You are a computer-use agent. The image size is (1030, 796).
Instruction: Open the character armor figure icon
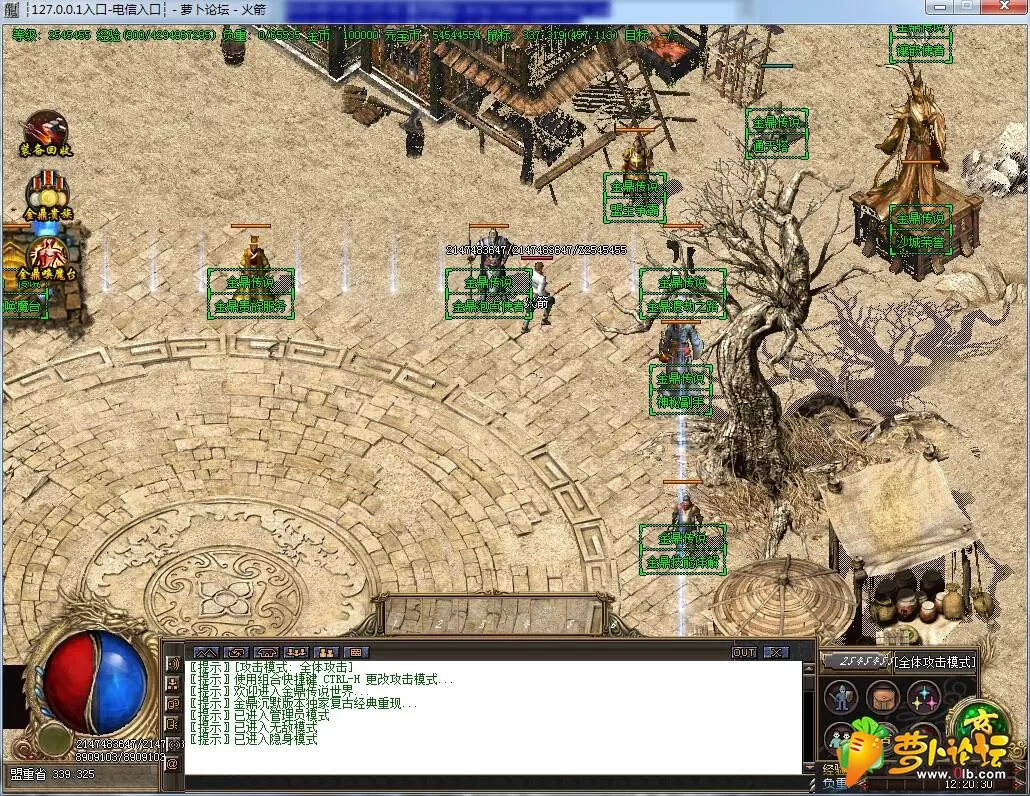(x=842, y=696)
